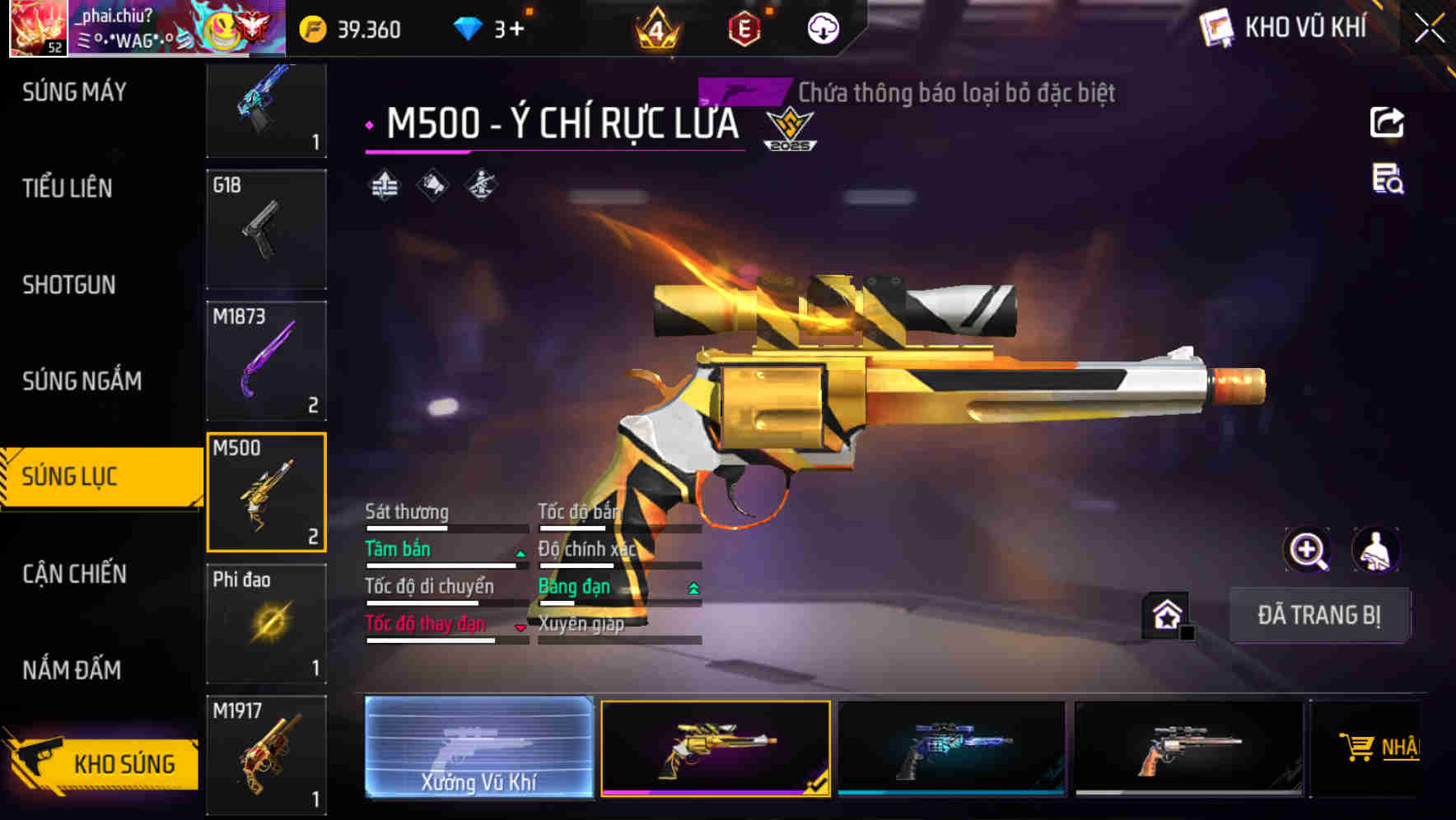Expand the Băng đạn stat indicator arrows
Image resolution: width=1456 pixels, height=820 pixels.
tap(693, 589)
